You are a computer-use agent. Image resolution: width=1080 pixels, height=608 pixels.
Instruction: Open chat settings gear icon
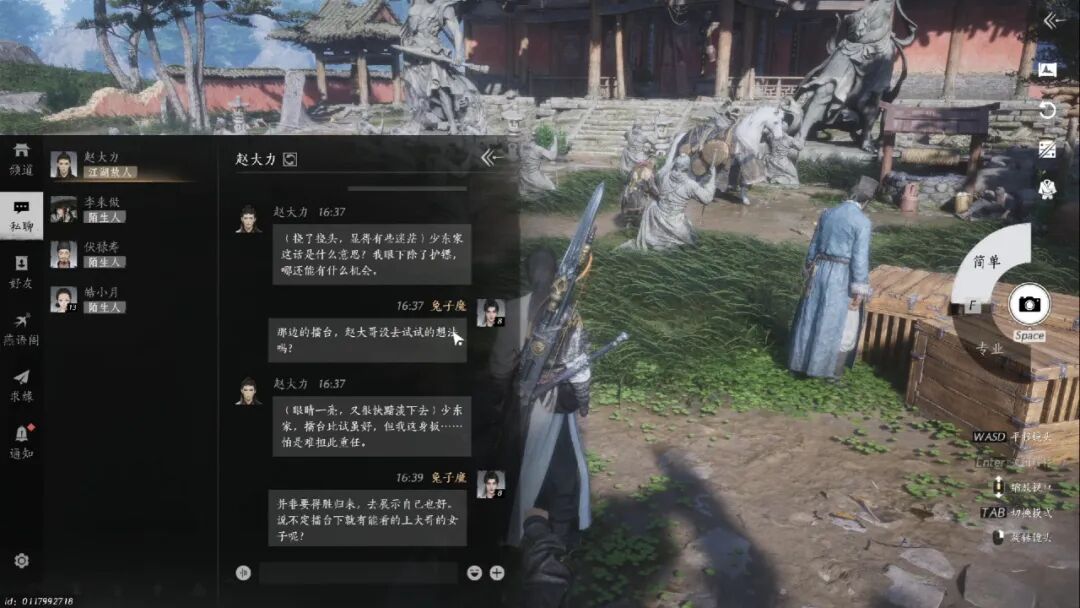[x=21, y=561]
